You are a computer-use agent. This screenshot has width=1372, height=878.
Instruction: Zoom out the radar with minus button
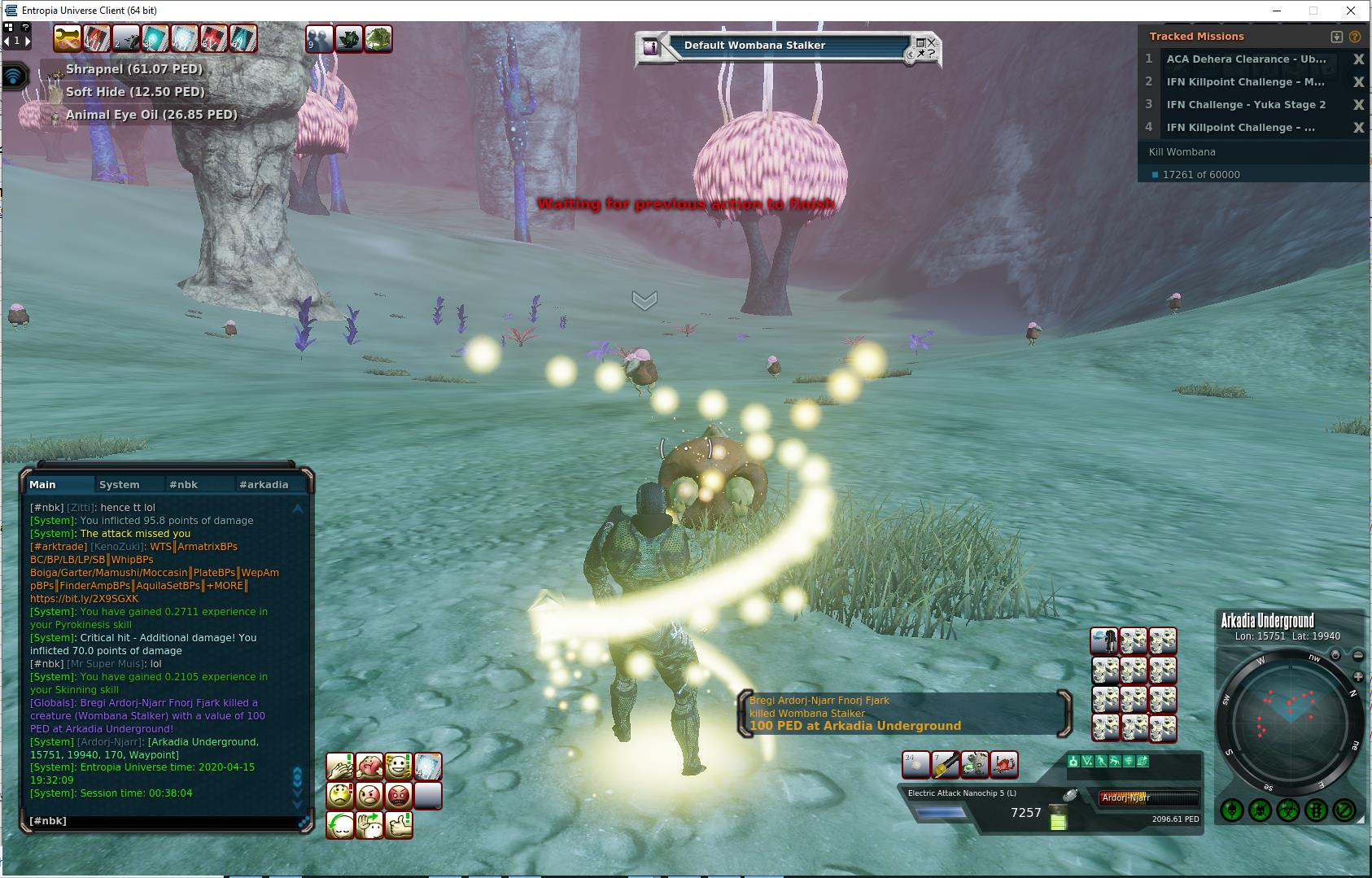tap(1357, 656)
